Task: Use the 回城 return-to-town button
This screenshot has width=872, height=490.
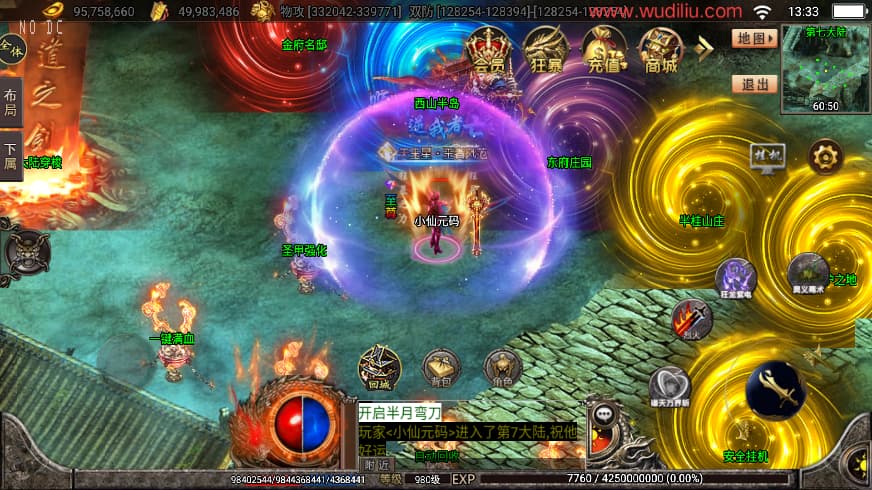Action: click(379, 367)
